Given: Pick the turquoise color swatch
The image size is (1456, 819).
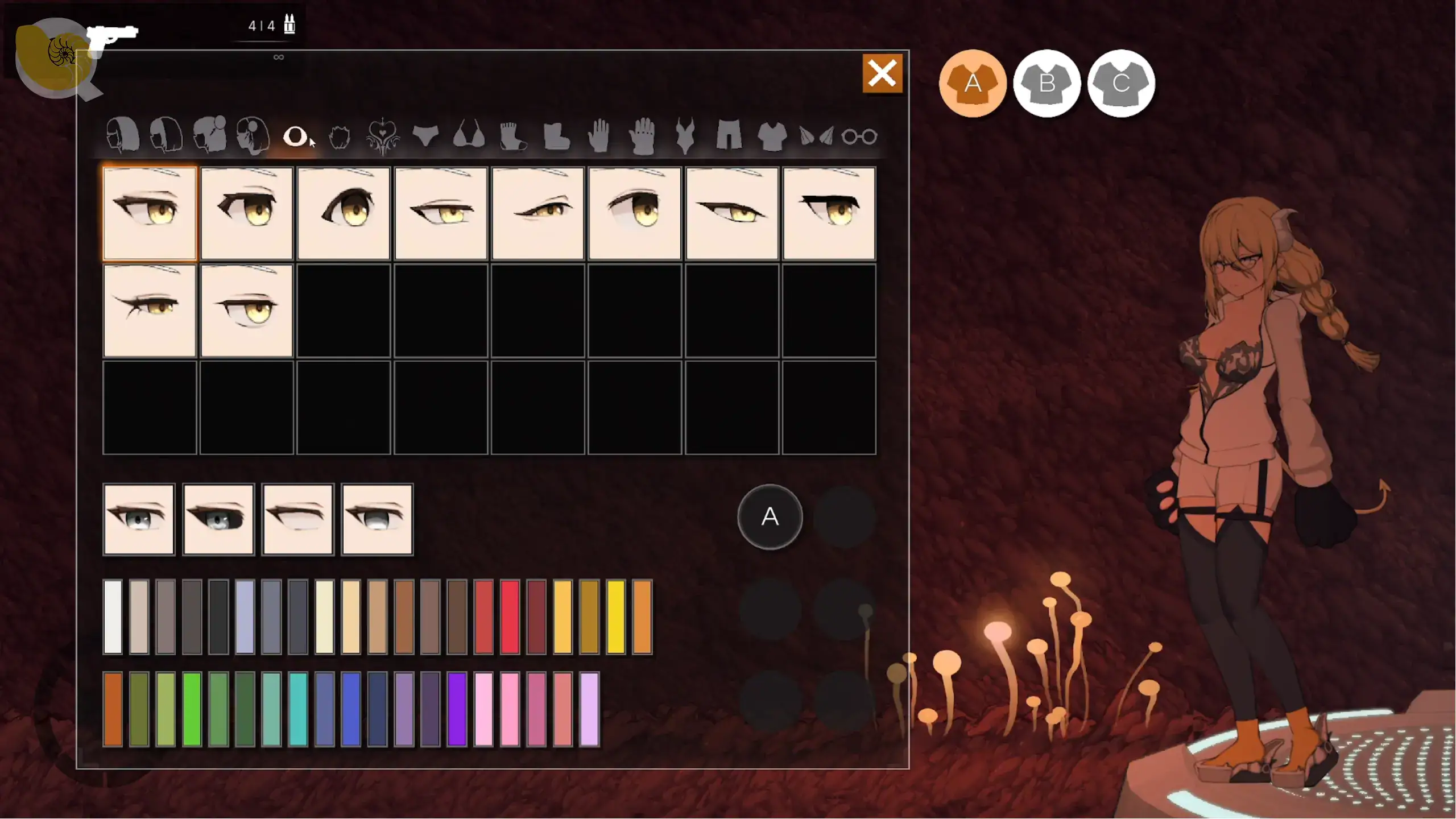Looking at the screenshot, I should pyautogui.click(x=297, y=709).
